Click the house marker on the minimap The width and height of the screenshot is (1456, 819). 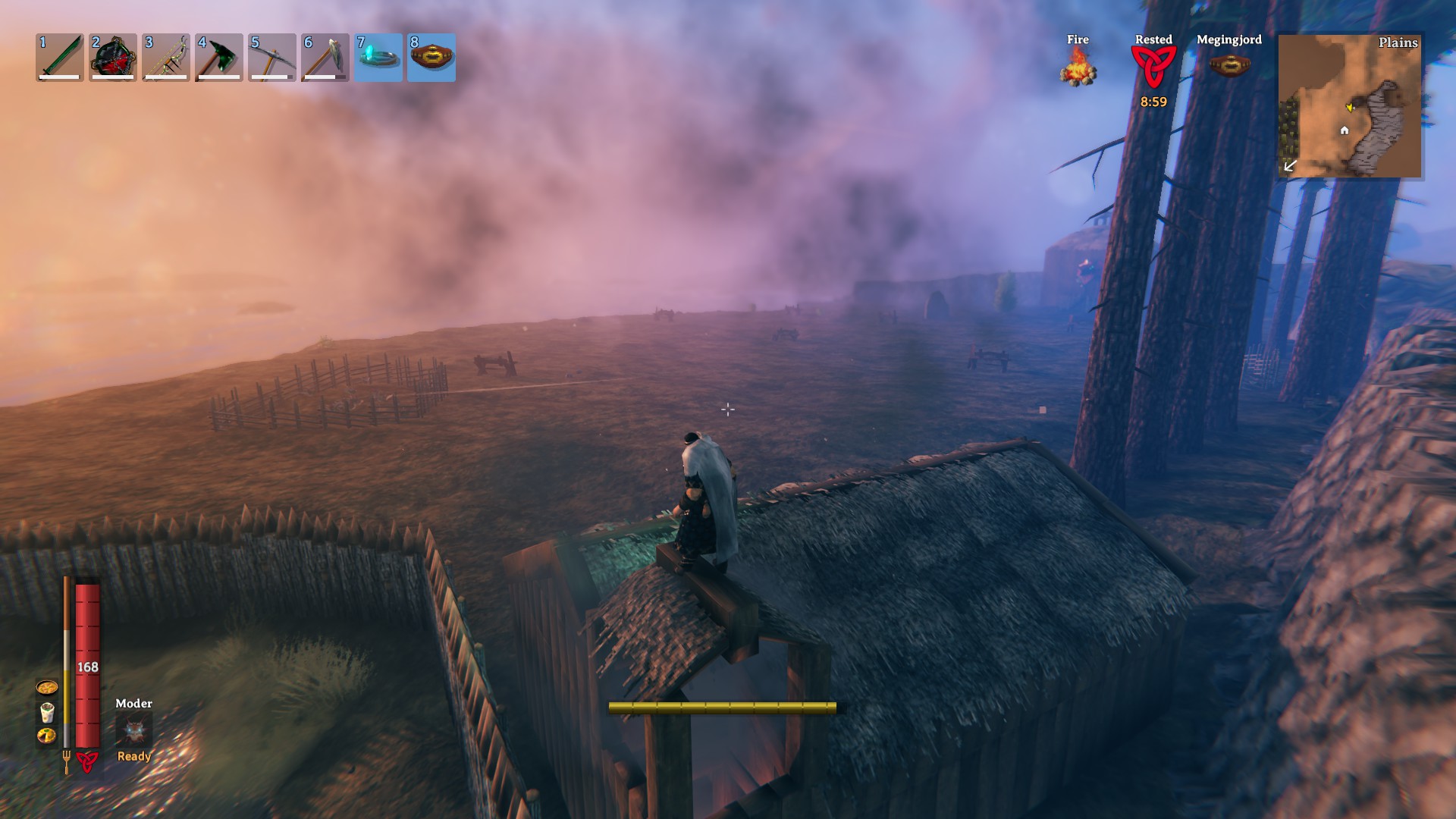click(1345, 130)
